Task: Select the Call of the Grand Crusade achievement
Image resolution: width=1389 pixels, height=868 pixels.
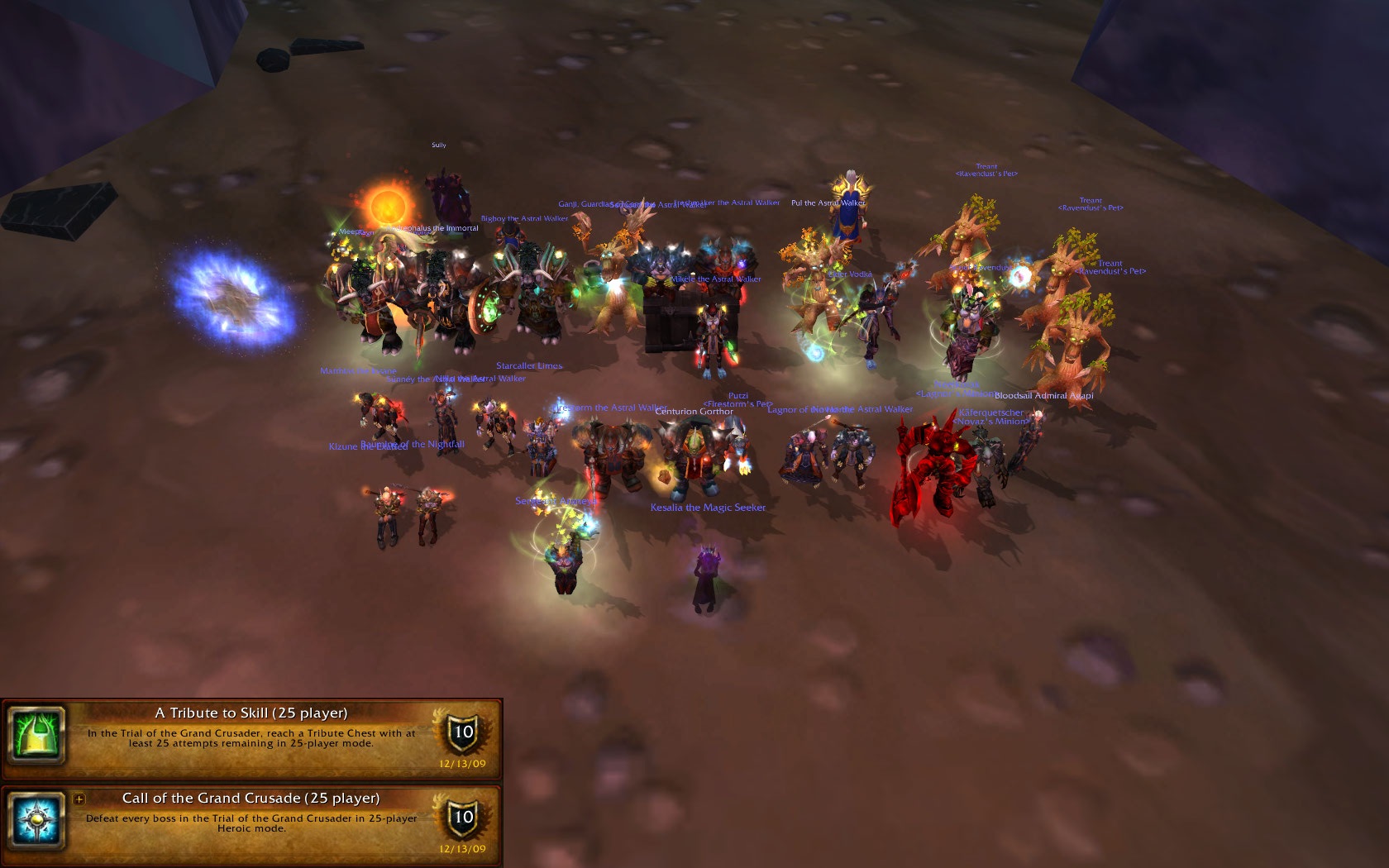Action: pos(251,799)
